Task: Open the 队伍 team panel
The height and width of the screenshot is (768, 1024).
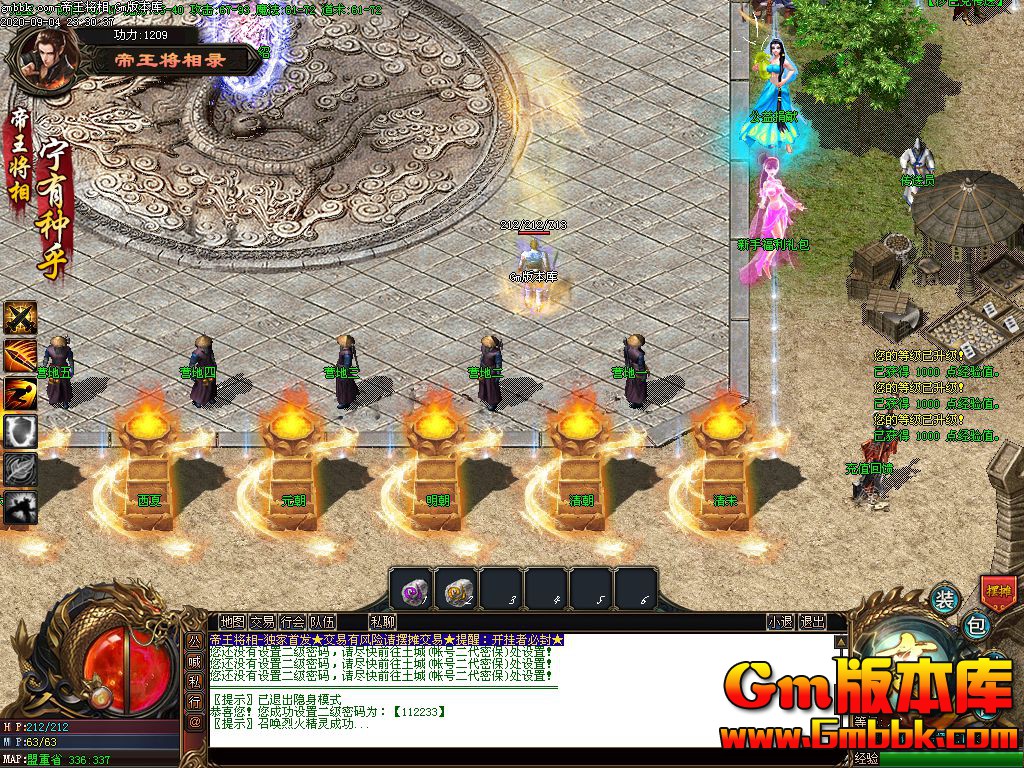Action: point(322,622)
